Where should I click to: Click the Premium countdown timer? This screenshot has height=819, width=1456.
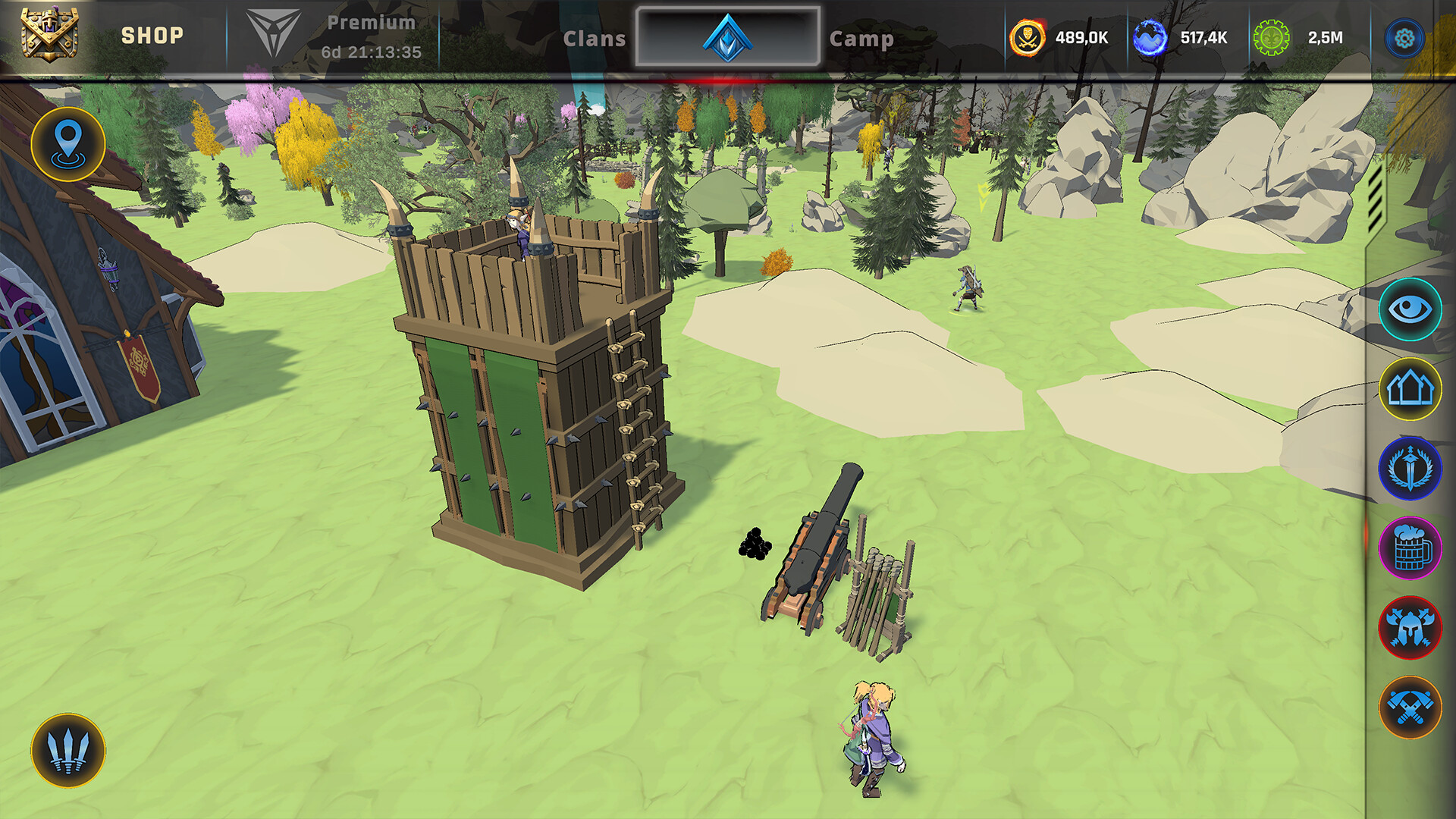click(x=370, y=53)
